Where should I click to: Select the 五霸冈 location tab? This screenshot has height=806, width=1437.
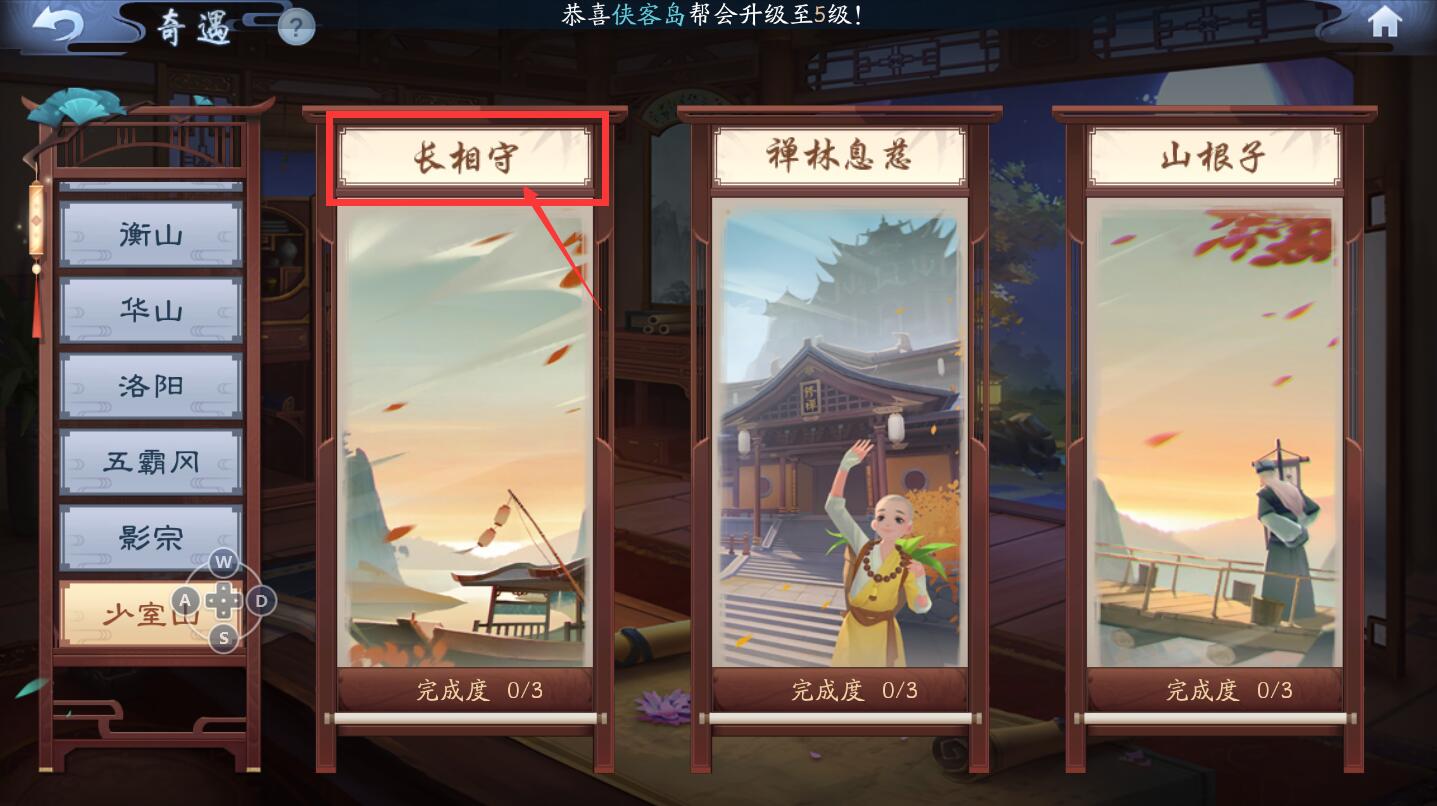click(x=150, y=462)
